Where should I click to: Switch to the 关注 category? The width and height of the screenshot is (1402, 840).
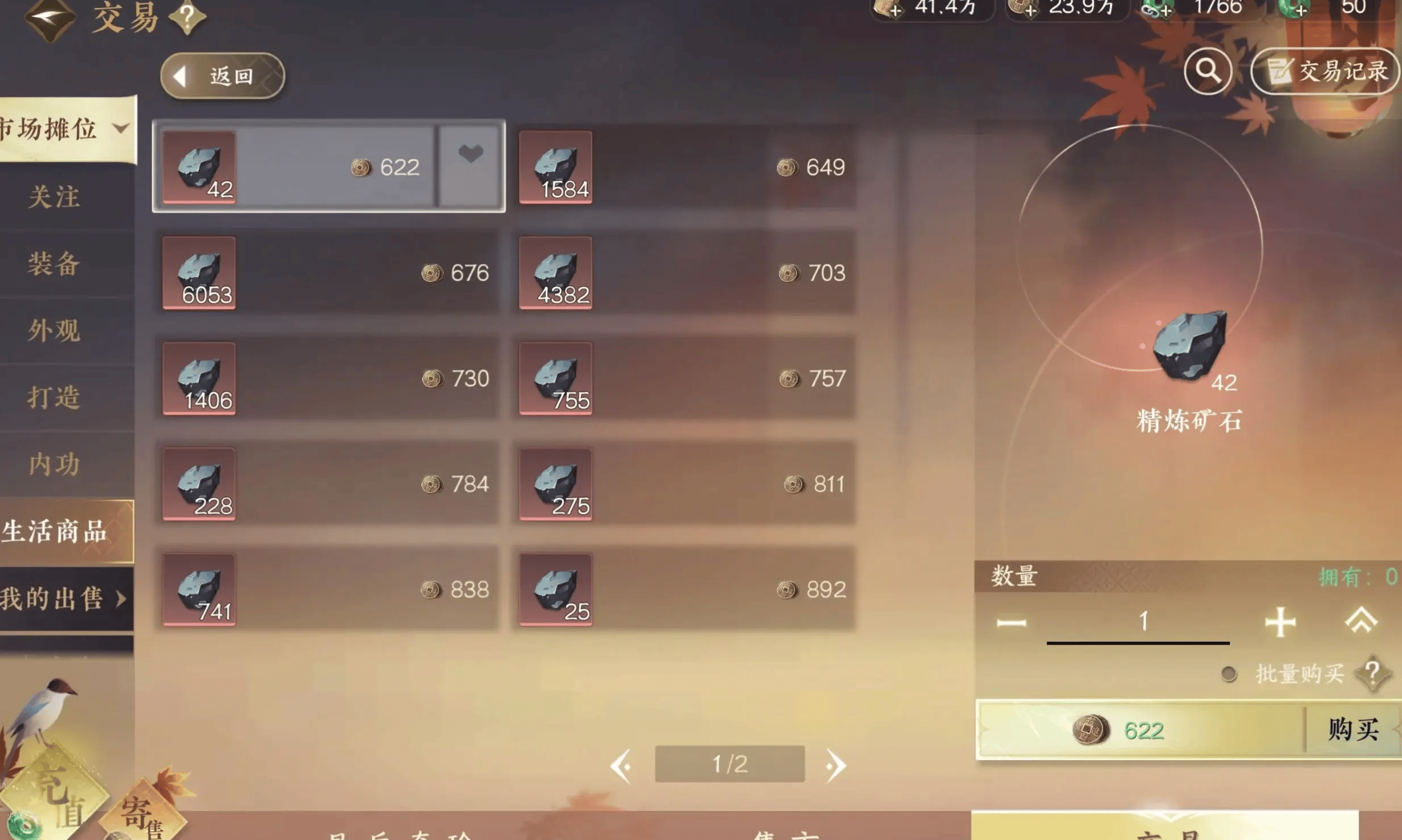54,197
